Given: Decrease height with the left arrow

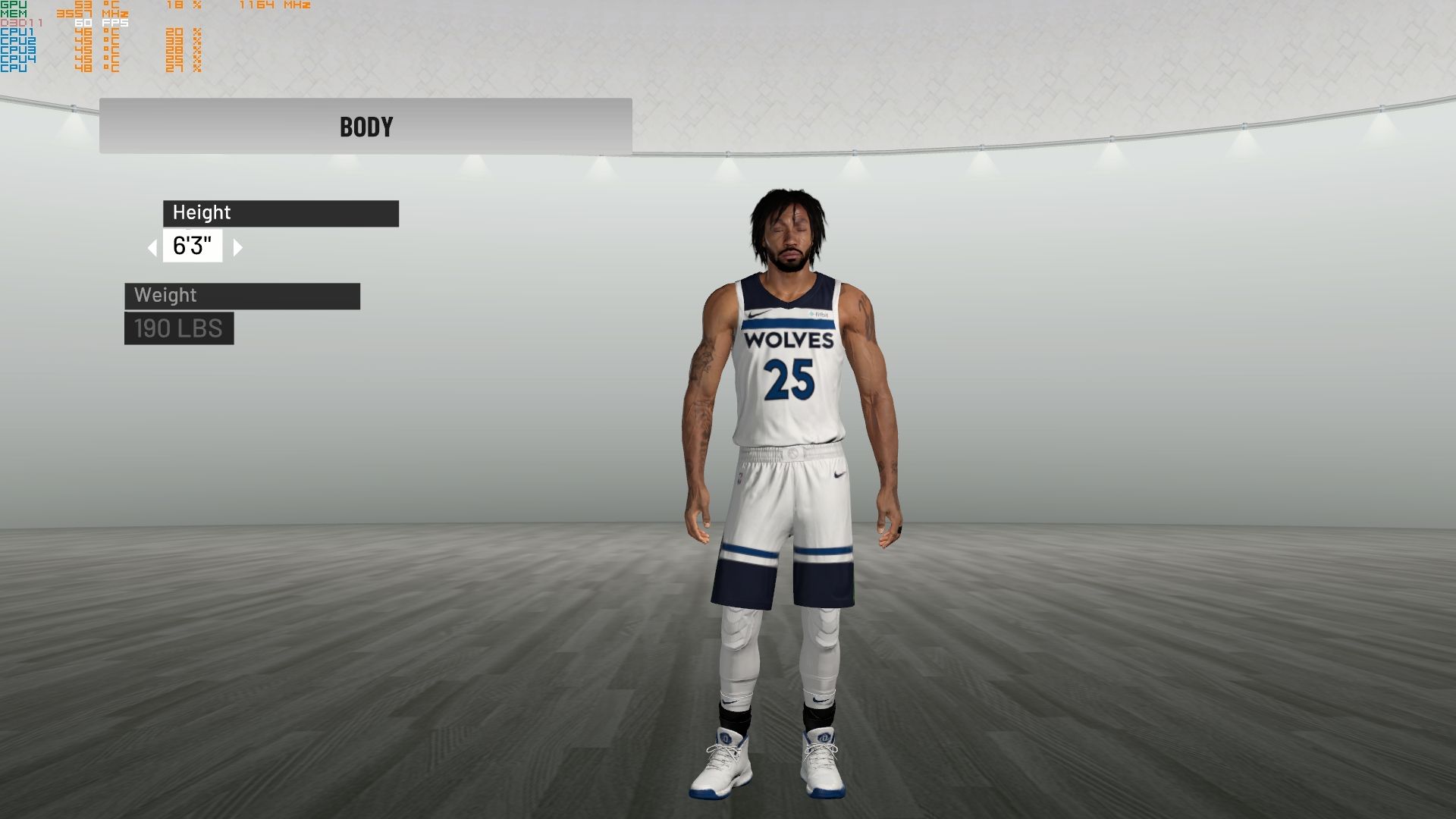Looking at the screenshot, I should [x=152, y=247].
